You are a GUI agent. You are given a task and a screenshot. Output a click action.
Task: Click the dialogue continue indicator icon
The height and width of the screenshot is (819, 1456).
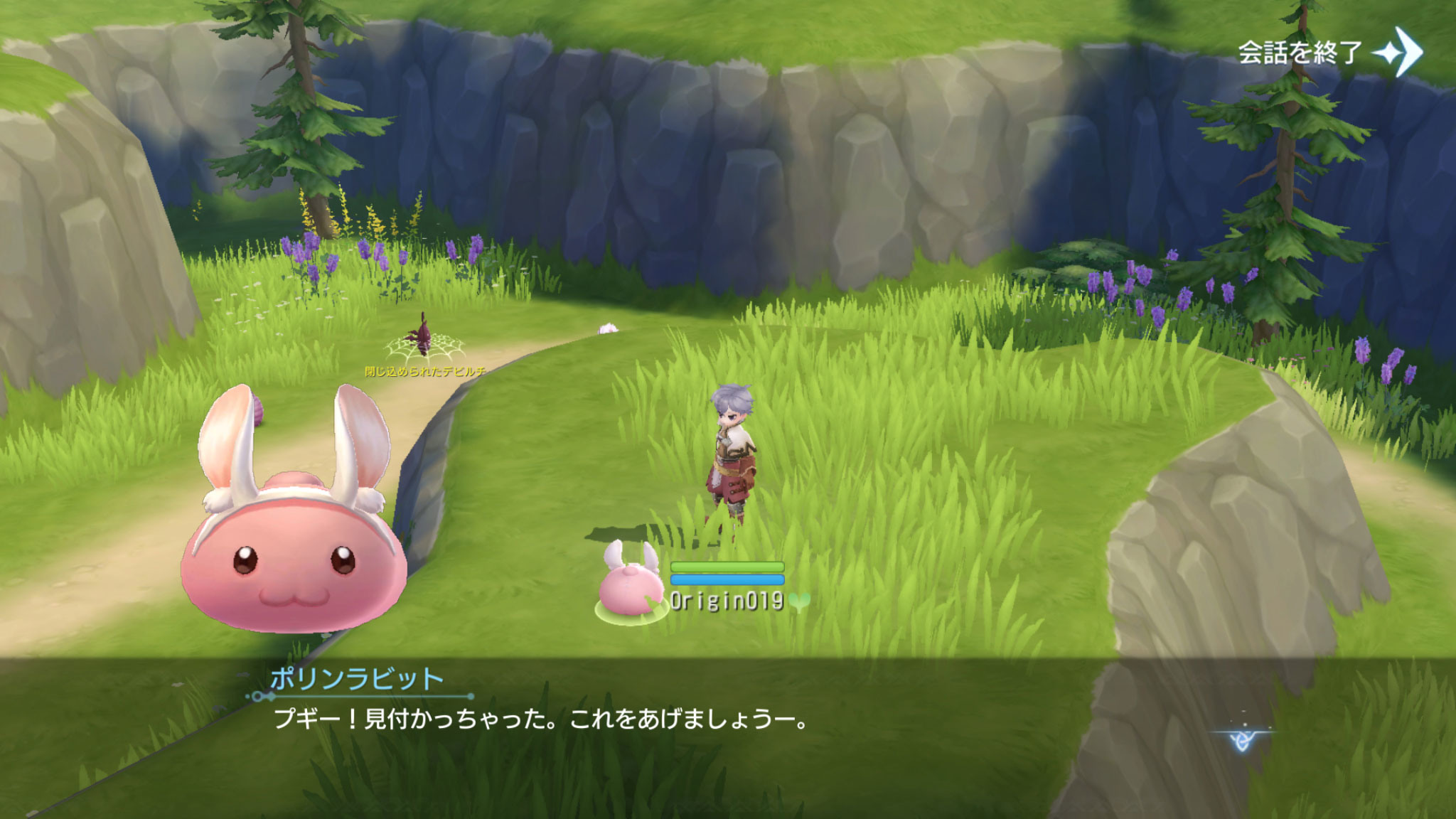tap(1242, 740)
